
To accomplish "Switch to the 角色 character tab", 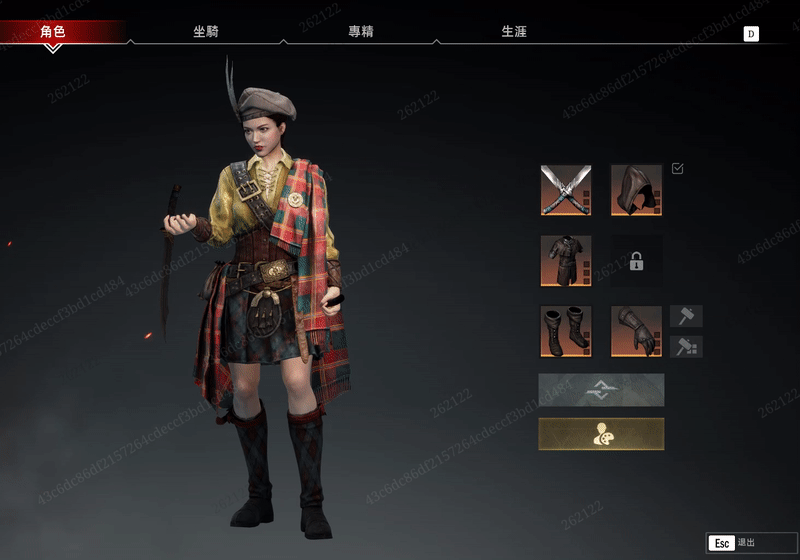I will 53,32.
